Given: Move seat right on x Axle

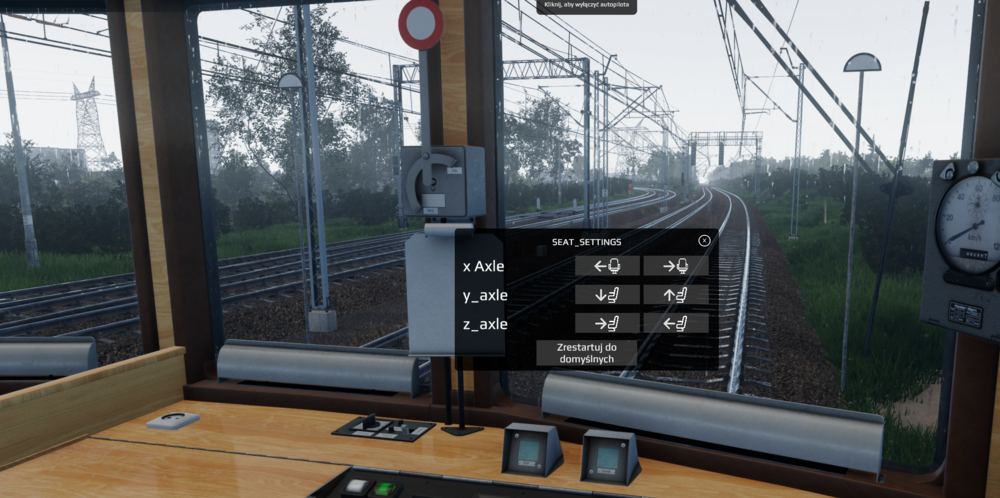Looking at the screenshot, I should [675, 266].
